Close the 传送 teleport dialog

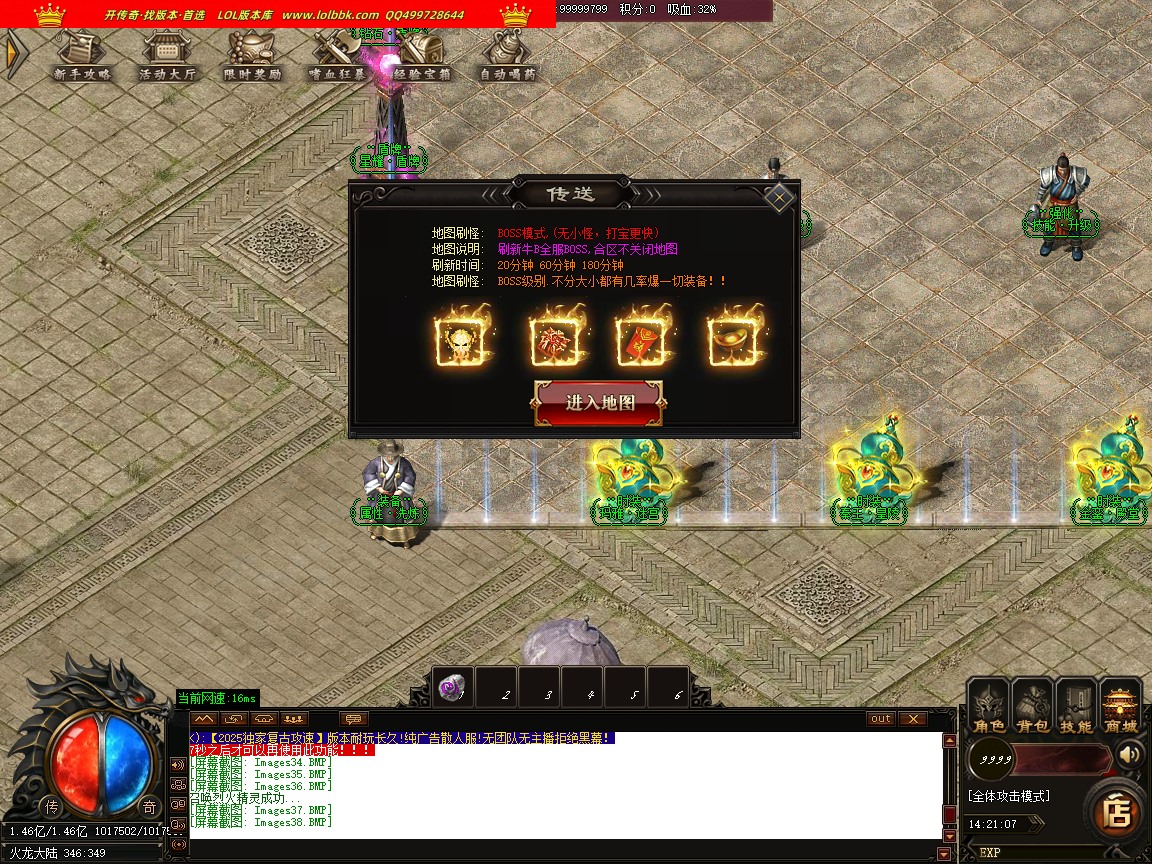point(779,197)
